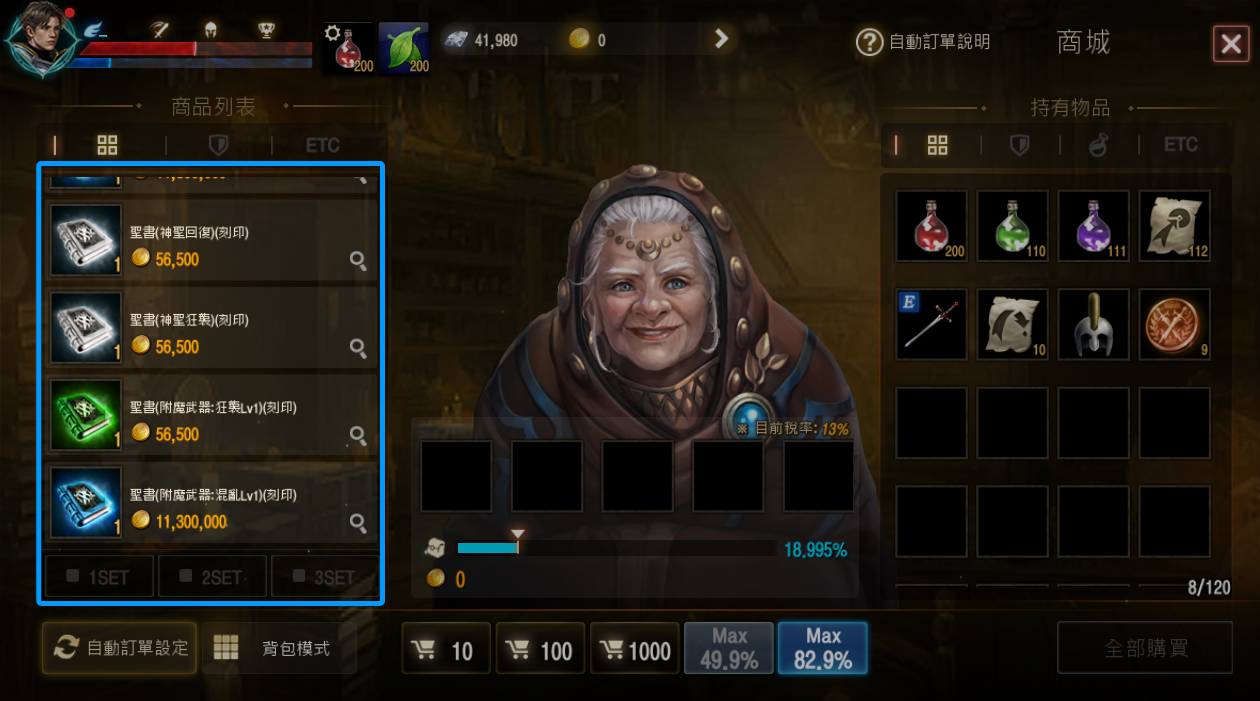
Task: Switch to the ETC tab in 商品列表
Action: click(x=322, y=146)
